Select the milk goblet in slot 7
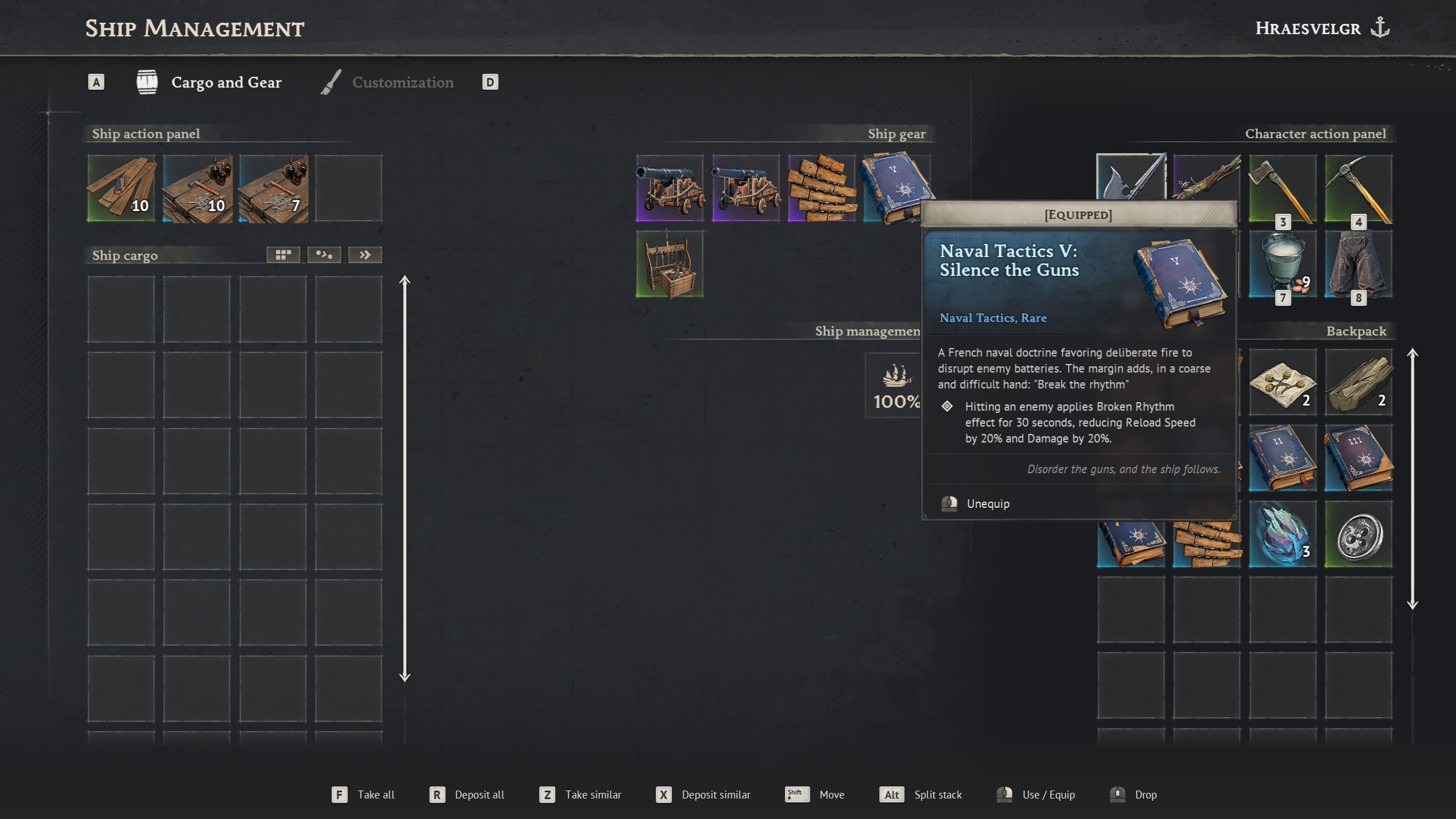 click(1282, 263)
